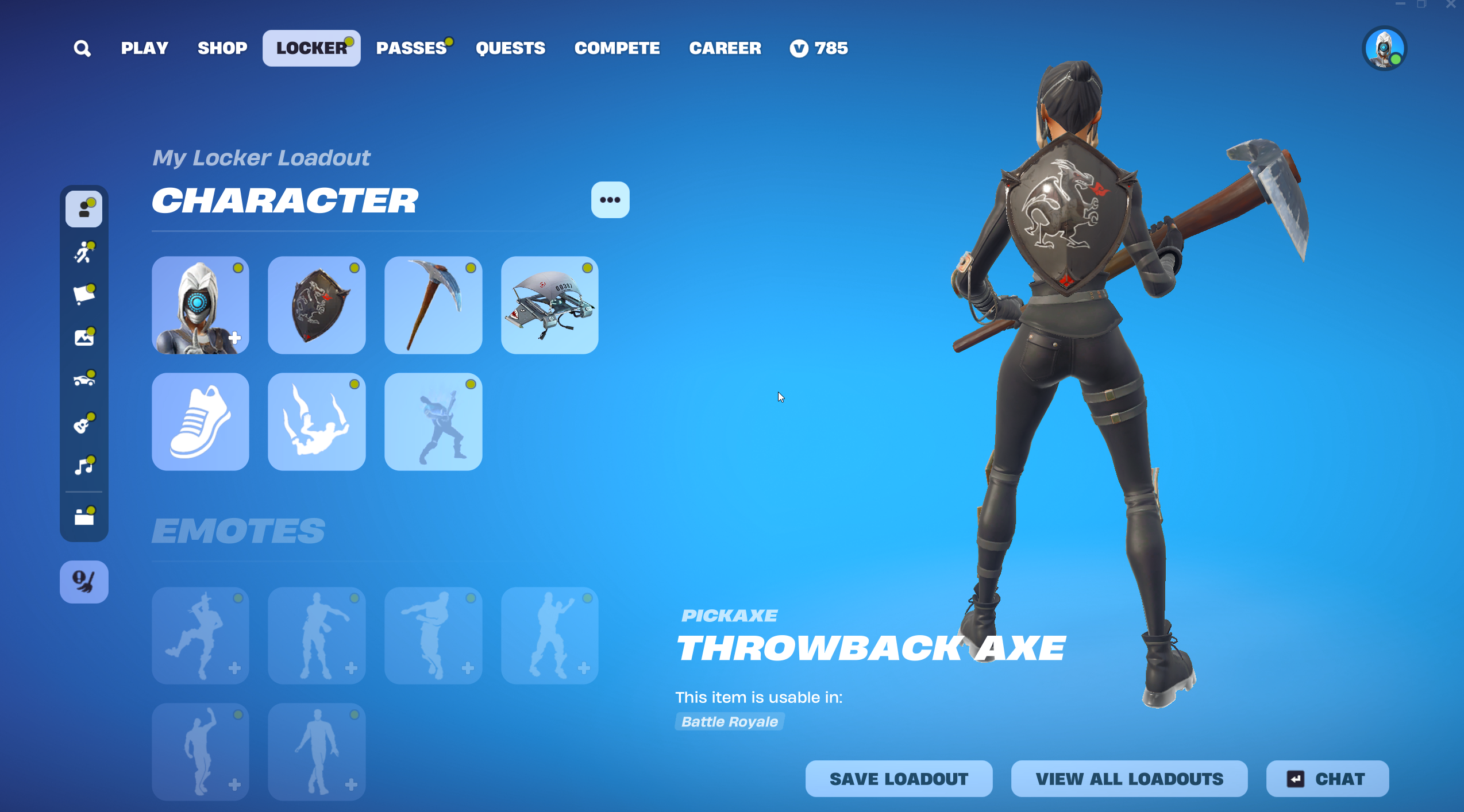Switch to the Play tab
The width and height of the screenshot is (1464, 812).
144,48
